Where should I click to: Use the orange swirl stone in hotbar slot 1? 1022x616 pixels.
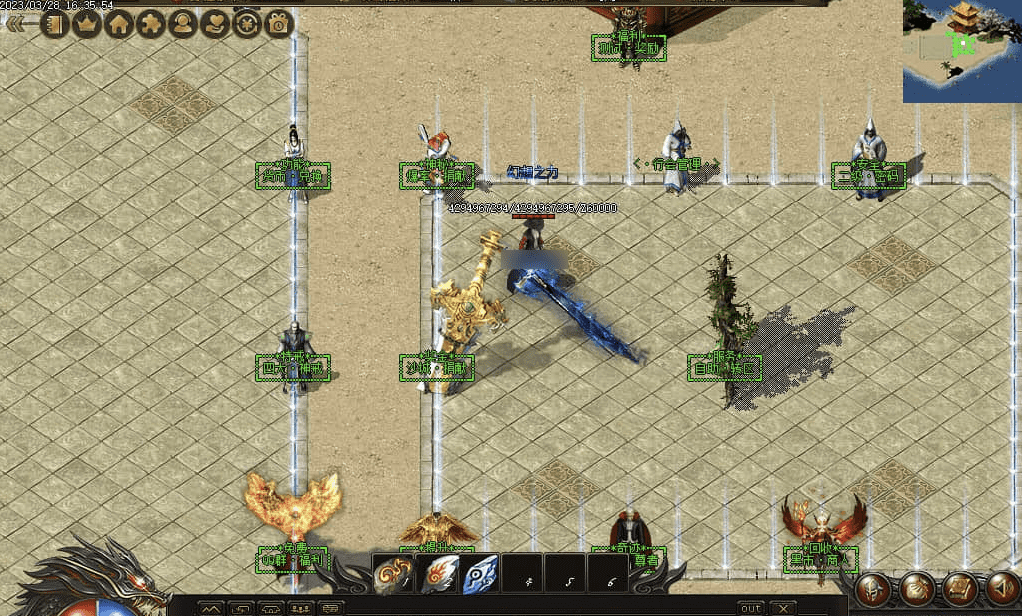click(x=393, y=574)
